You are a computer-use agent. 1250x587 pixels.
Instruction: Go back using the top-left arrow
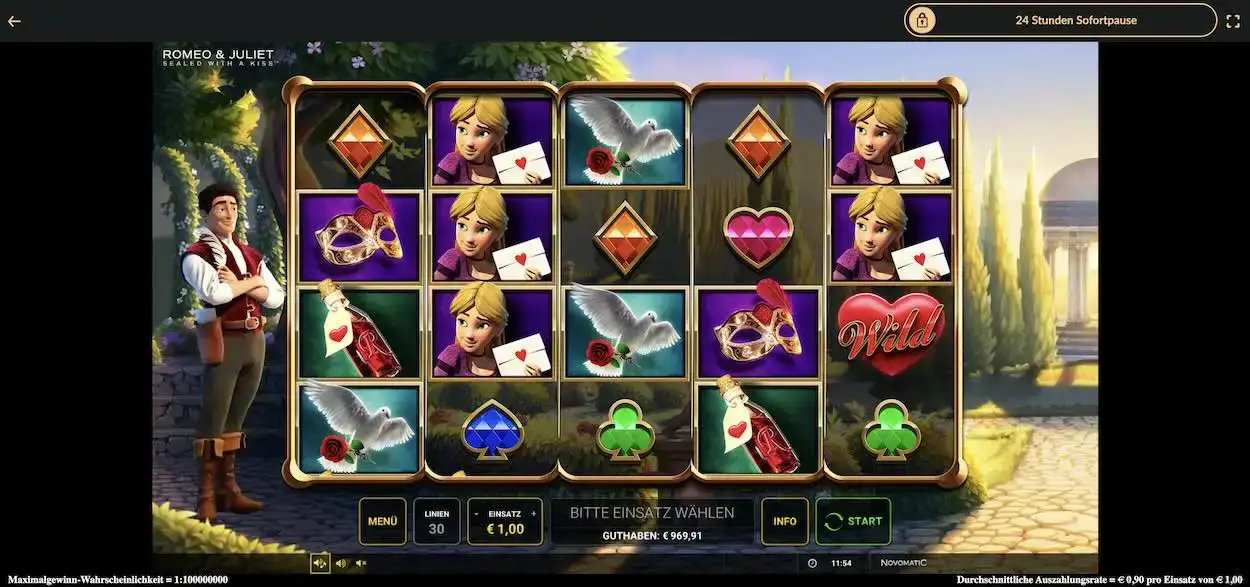pyautogui.click(x=14, y=21)
